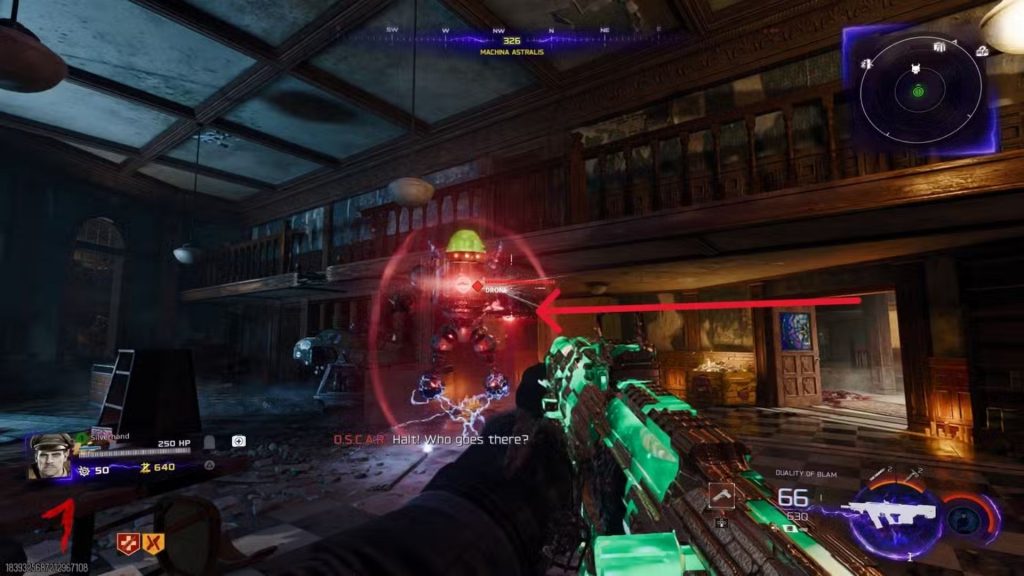The height and width of the screenshot is (576, 1024).
Task: Click the compass bar heading indicator
Action: tap(511, 41)
